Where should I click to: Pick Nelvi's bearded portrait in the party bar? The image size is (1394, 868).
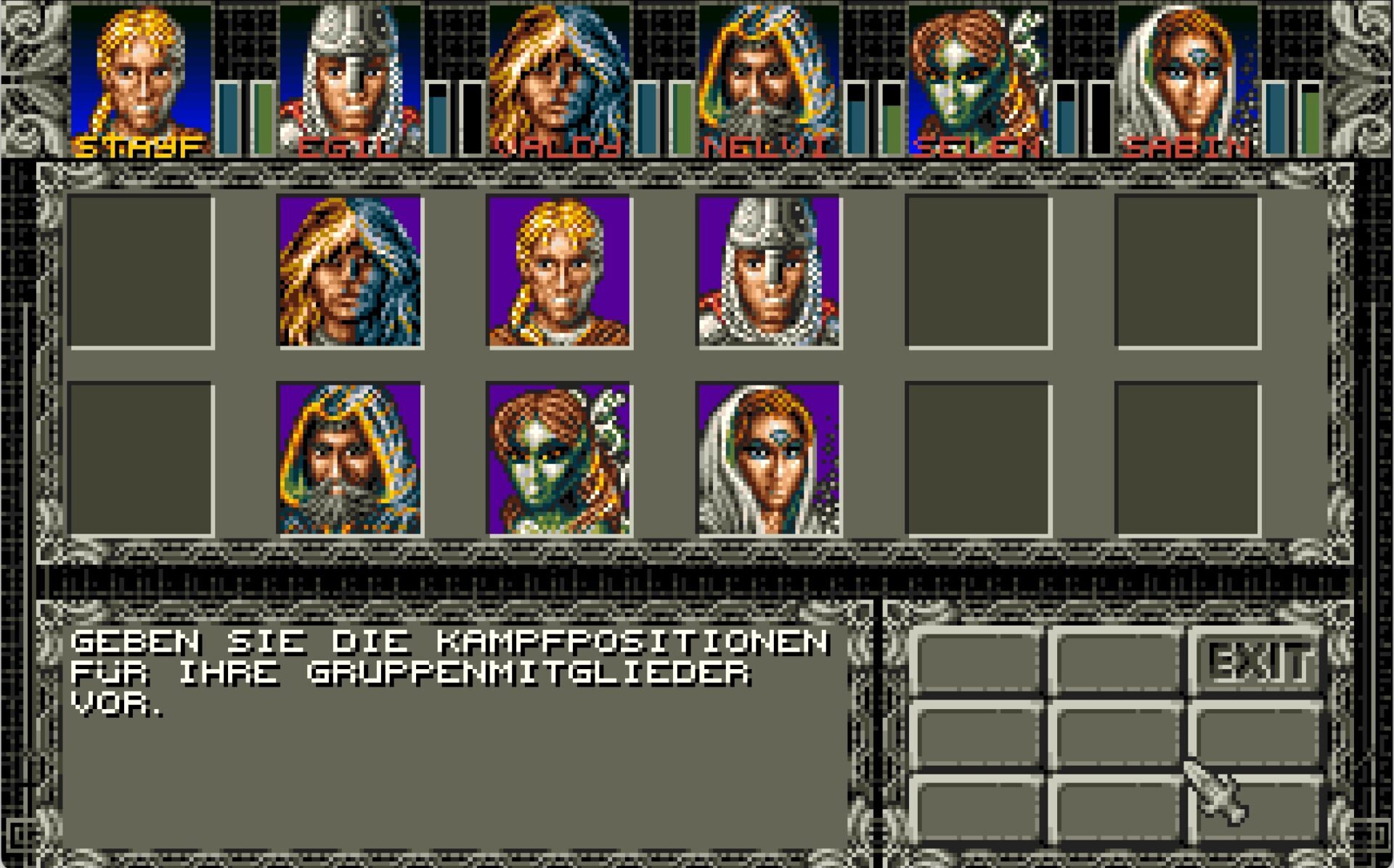pyautogui.click(x=768, y=76)
